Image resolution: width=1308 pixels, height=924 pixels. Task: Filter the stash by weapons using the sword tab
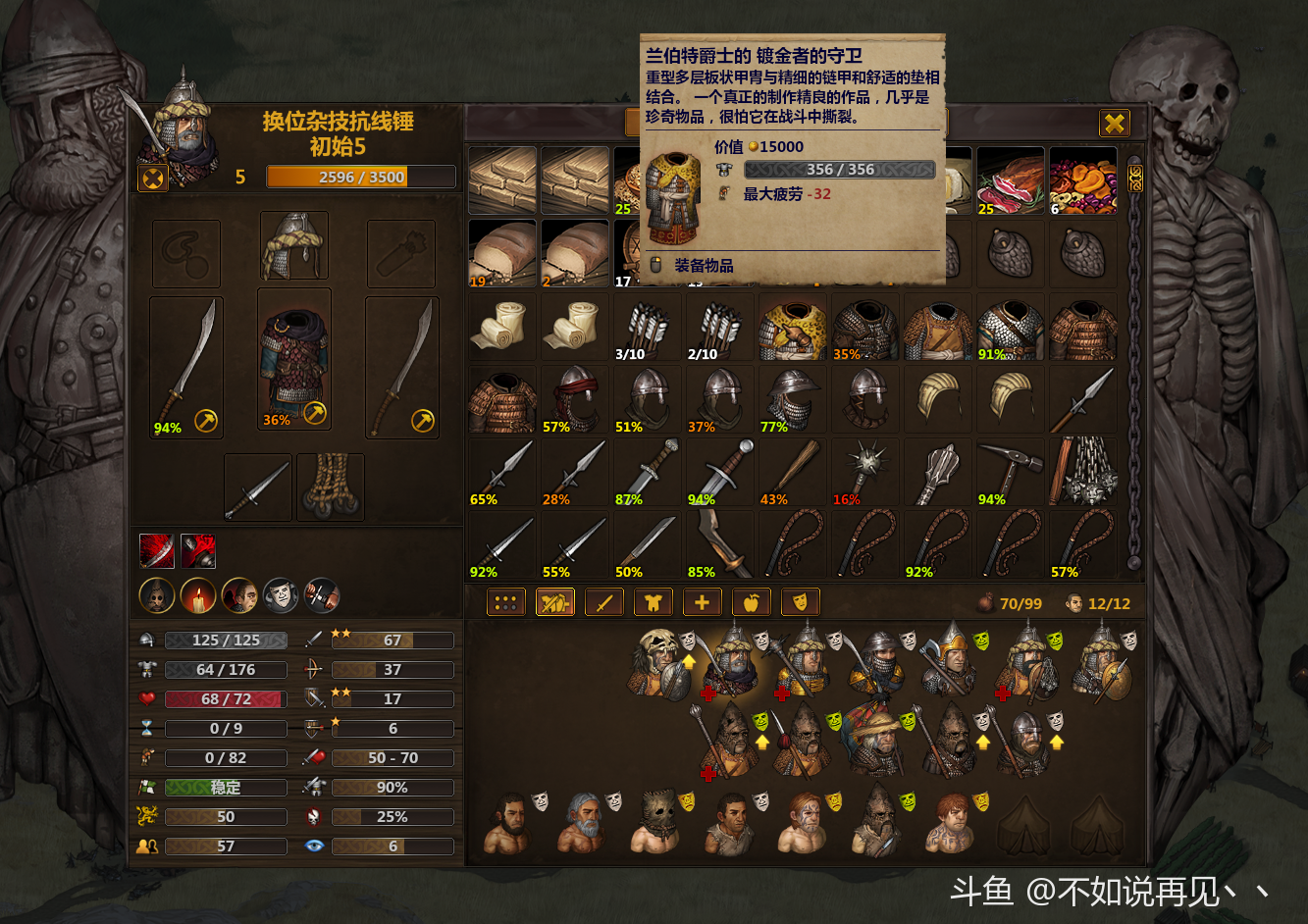pyautogui.click(x=603, y=603)
